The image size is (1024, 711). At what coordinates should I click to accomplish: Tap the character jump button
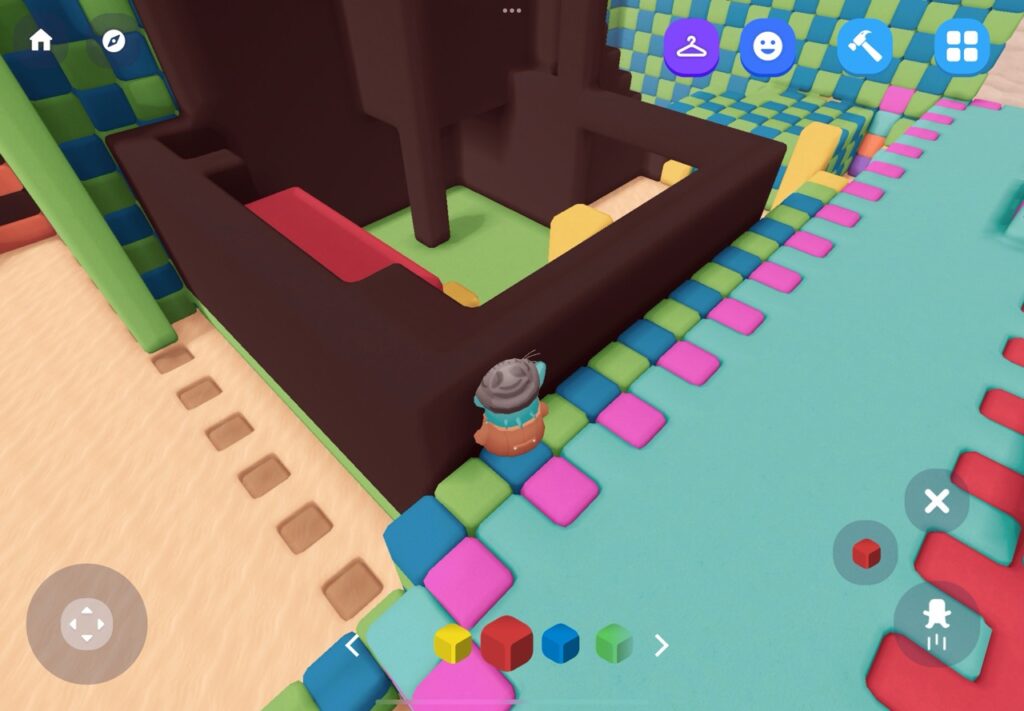point(936,623)
